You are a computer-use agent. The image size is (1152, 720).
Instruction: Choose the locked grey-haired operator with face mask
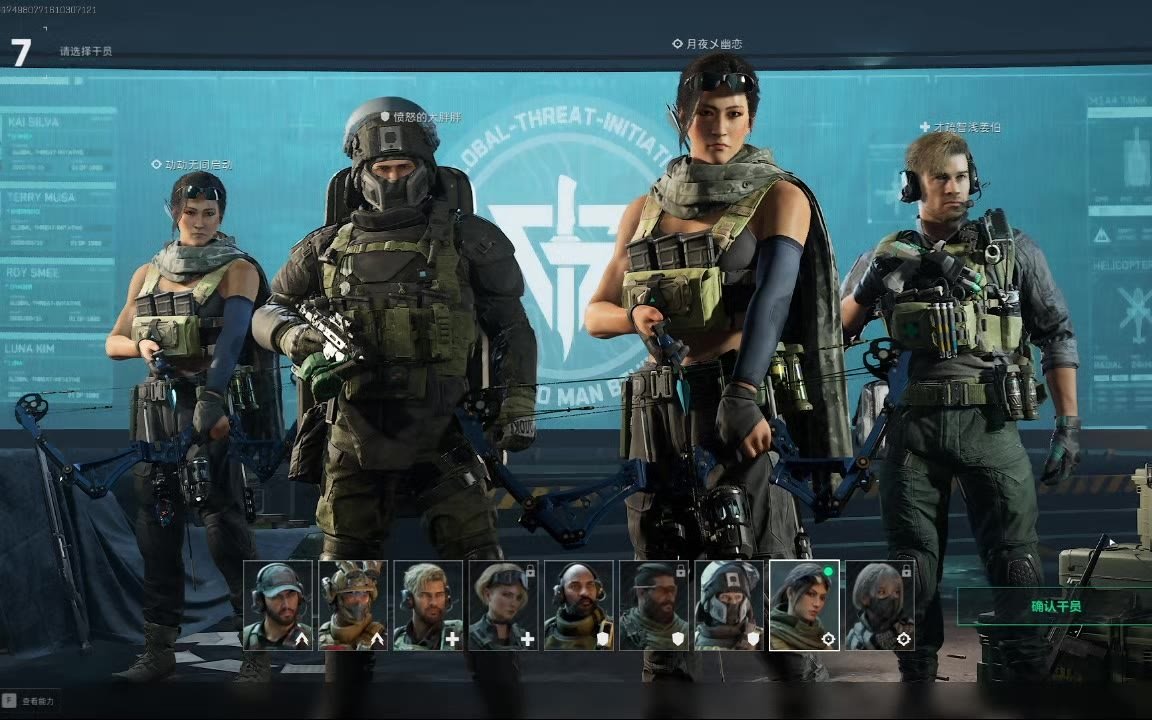(880, 605)
